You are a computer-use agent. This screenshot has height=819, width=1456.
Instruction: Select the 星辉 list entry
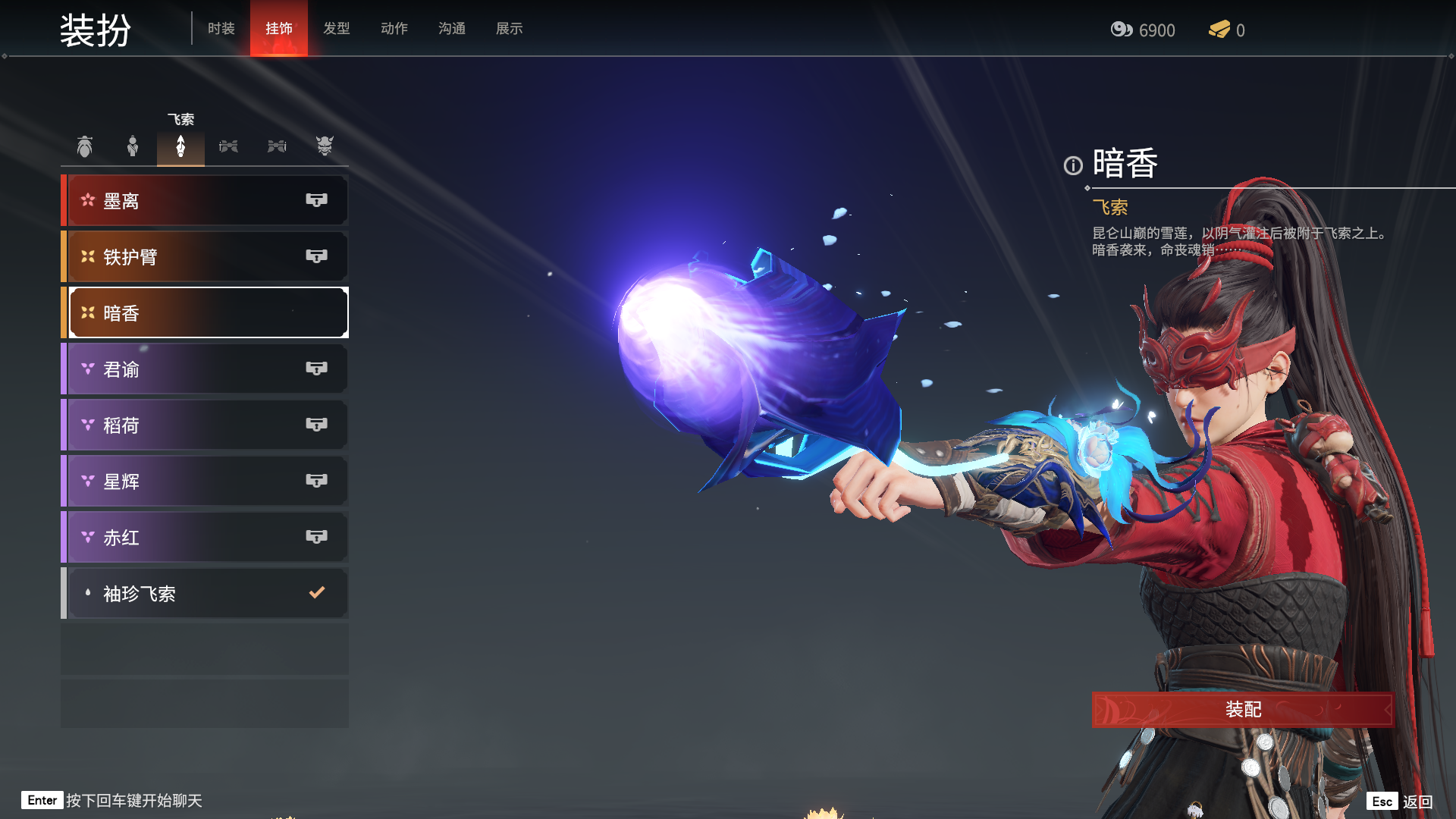(206, 482)
